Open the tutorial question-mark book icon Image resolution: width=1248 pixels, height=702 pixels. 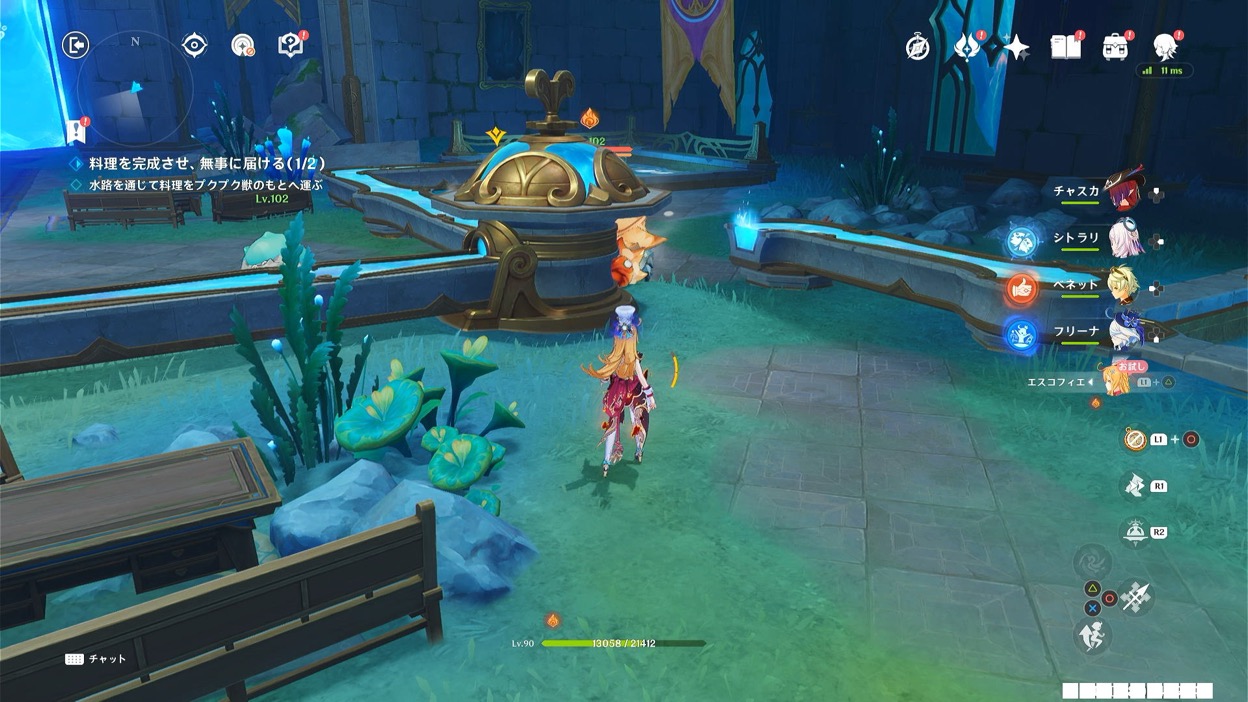291,45
